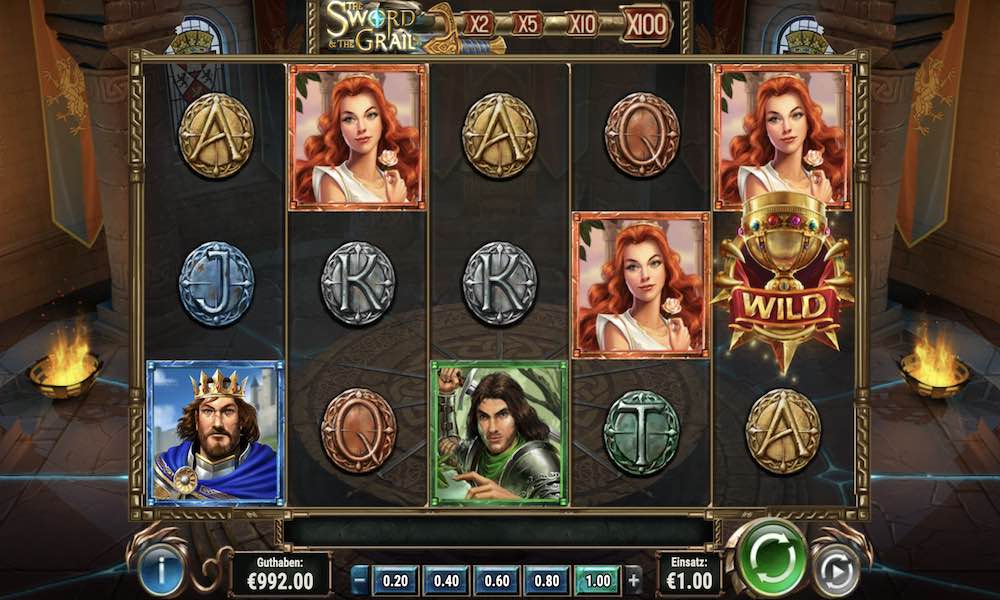Viewport: 1000px width, 600px height.
Task: Select the 0.20 bet value
Action: click(x=396, y=579)
